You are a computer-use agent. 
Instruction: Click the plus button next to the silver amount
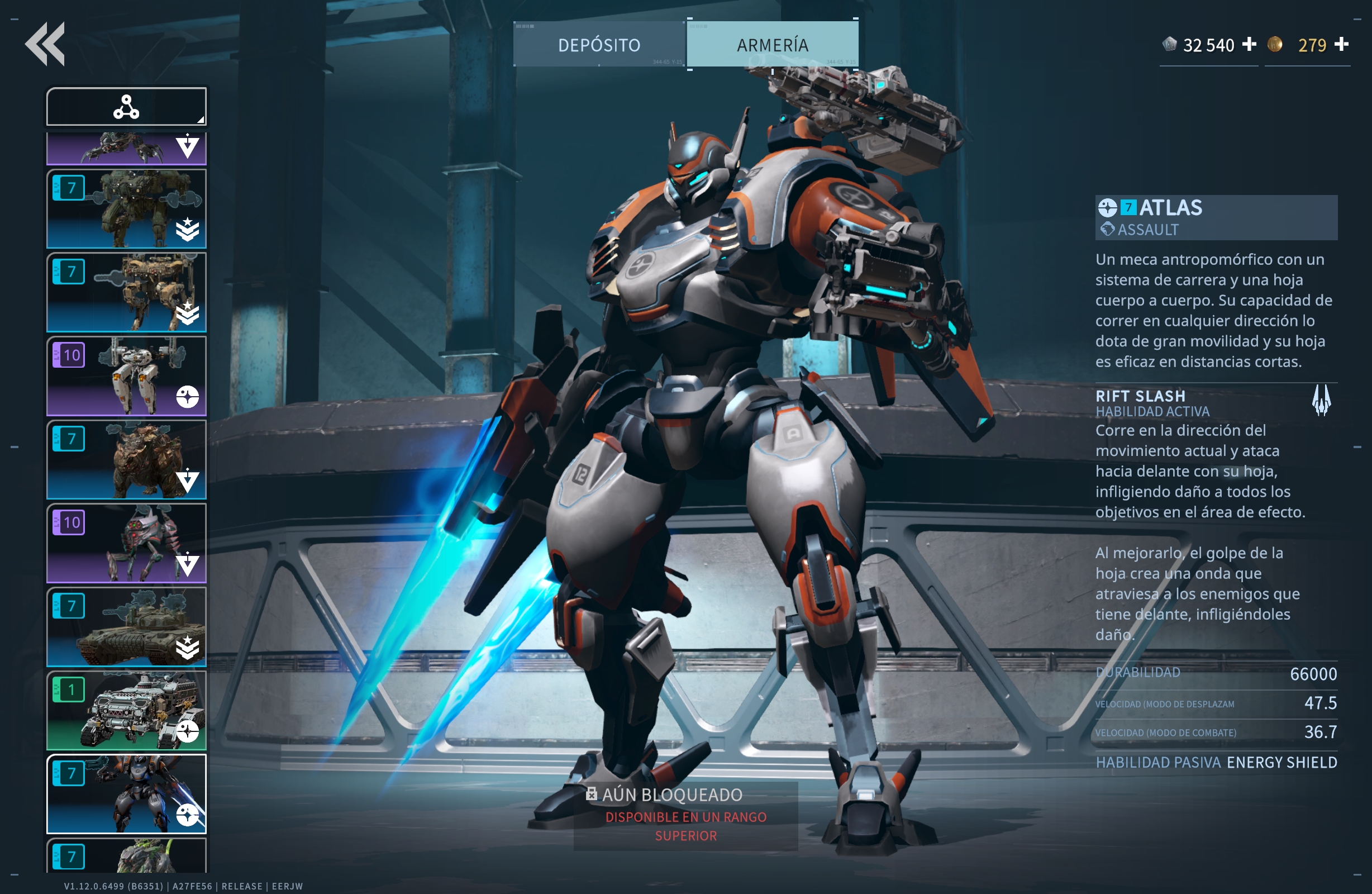coord(1249,44)
